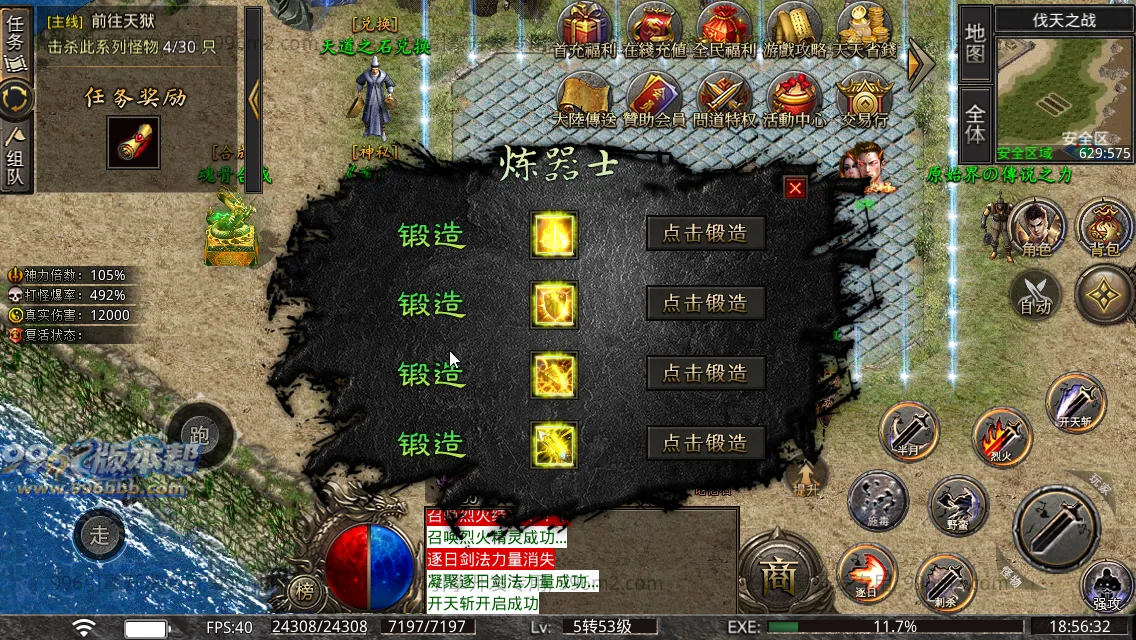Open the 游戏攻略 game guide
The width and height of the screenshot is (1136, 640).
(795, 28)
